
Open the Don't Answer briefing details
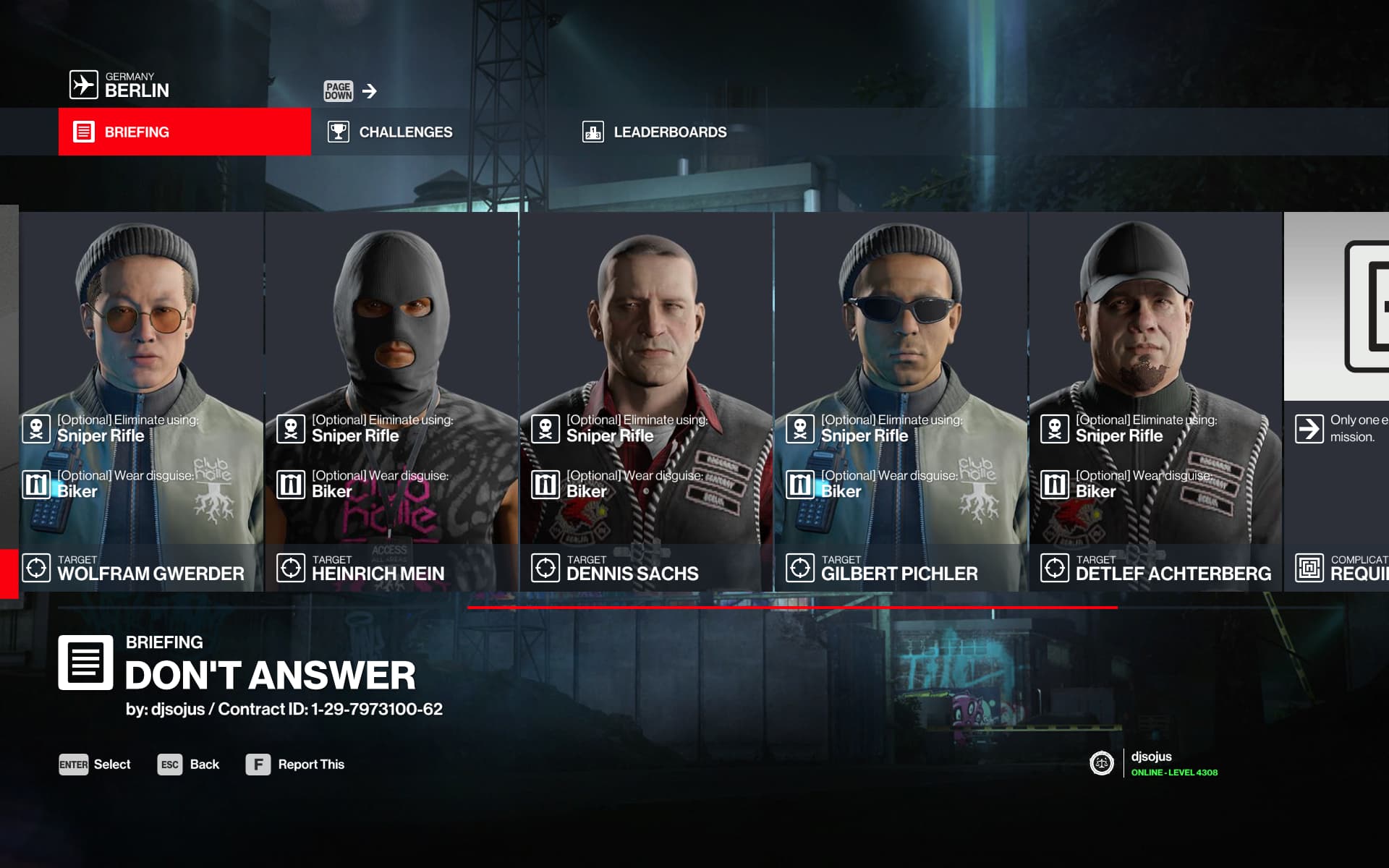click(x=269, y=674)
